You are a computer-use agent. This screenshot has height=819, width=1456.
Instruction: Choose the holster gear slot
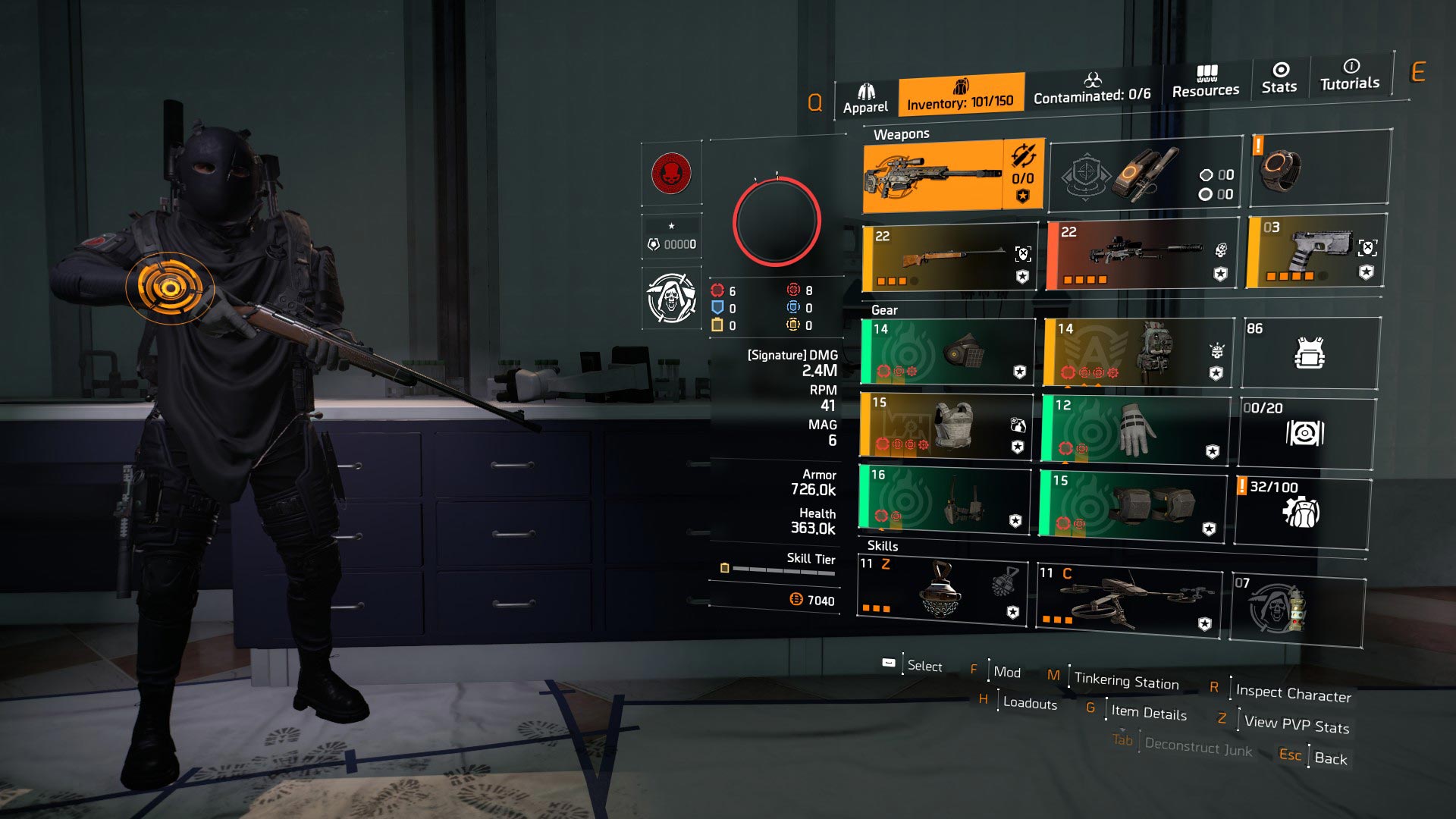tap(945, 498)
